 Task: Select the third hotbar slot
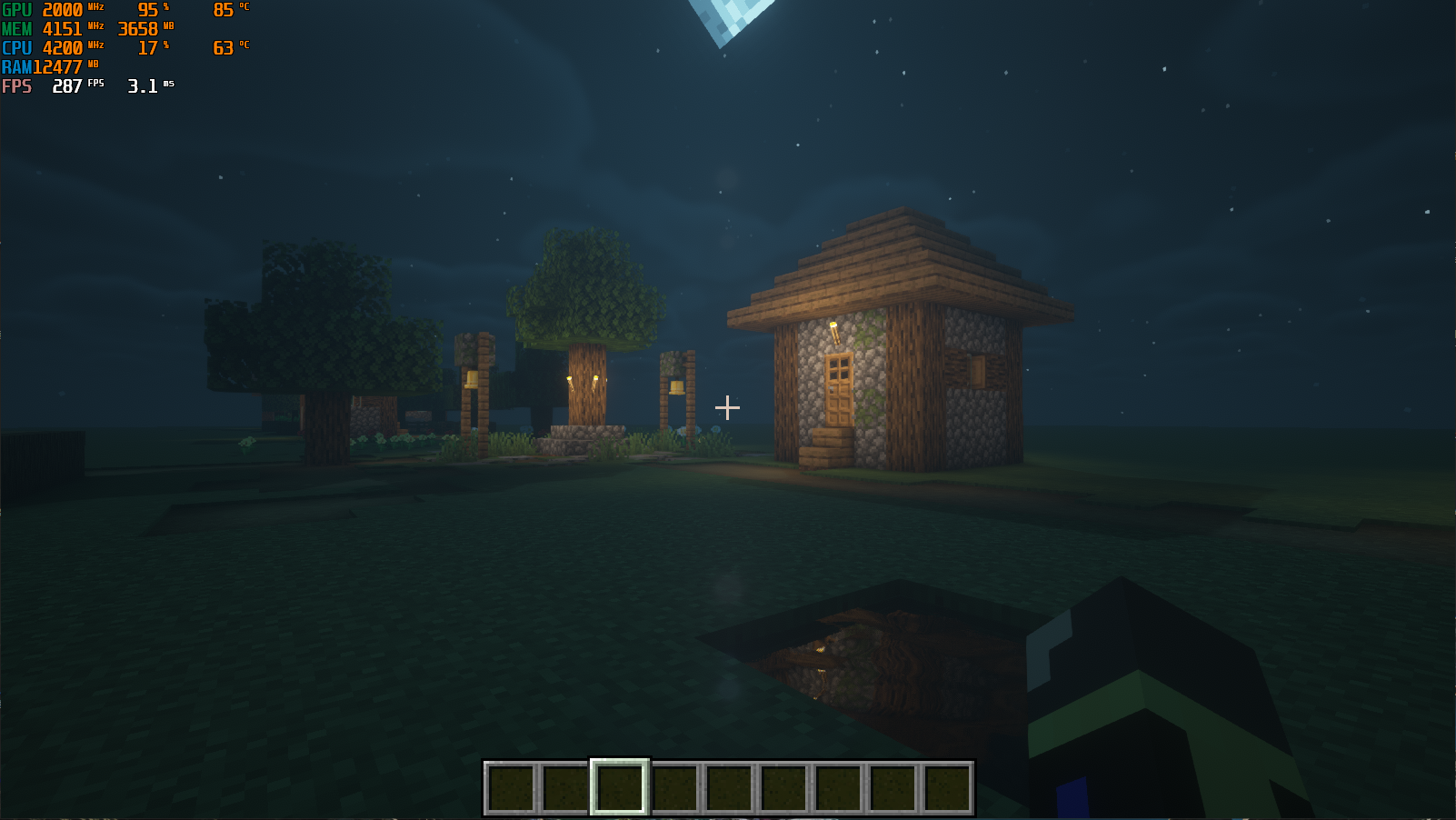click(619, 785)
